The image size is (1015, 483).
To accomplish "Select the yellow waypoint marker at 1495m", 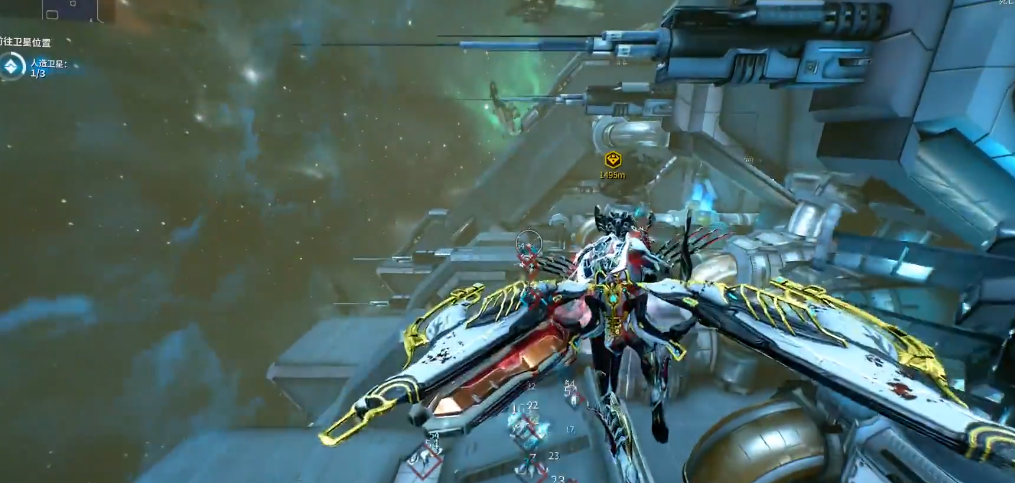I will 612,160.
